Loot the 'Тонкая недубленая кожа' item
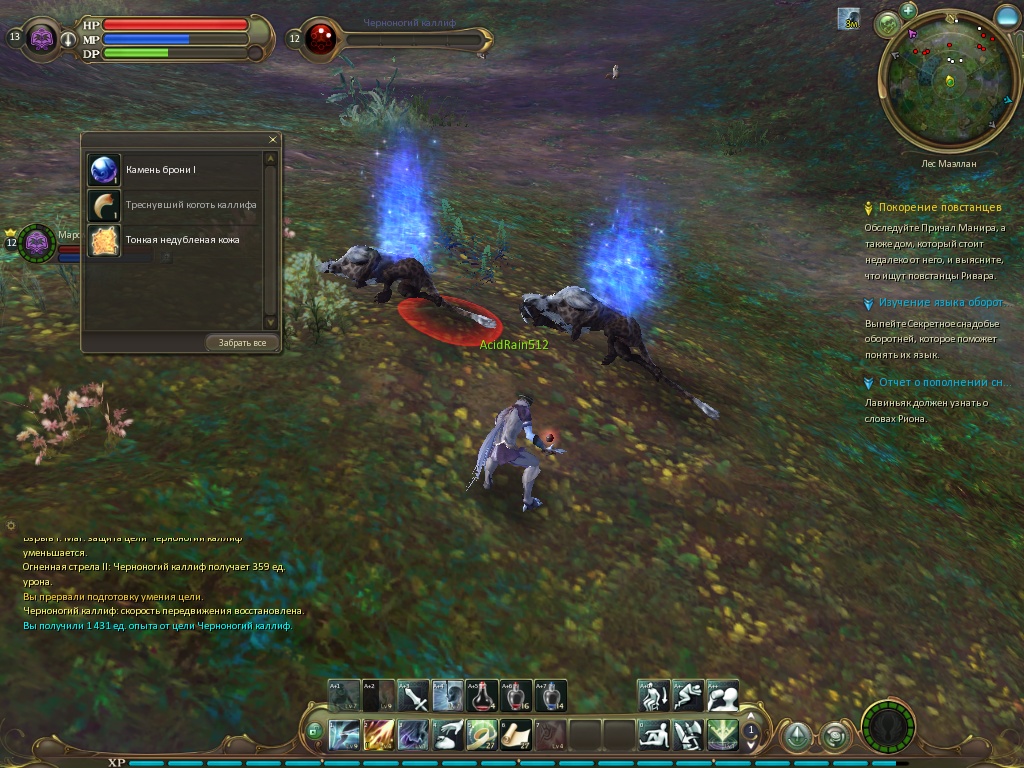Image resolution: width=1024 pixels, height=768 pixels. pos(104,240)
